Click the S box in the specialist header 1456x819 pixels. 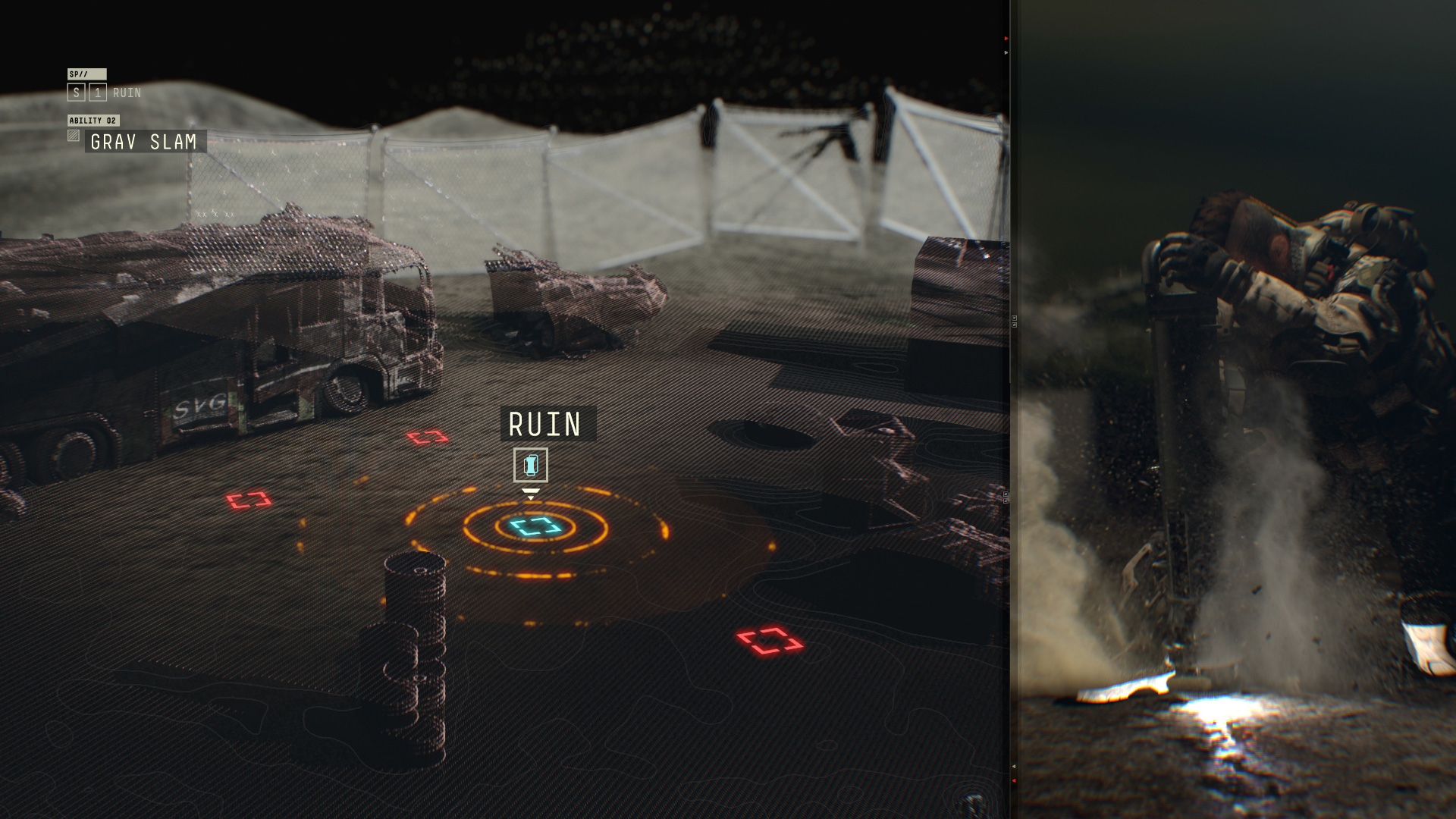click(x=76, y=93)
